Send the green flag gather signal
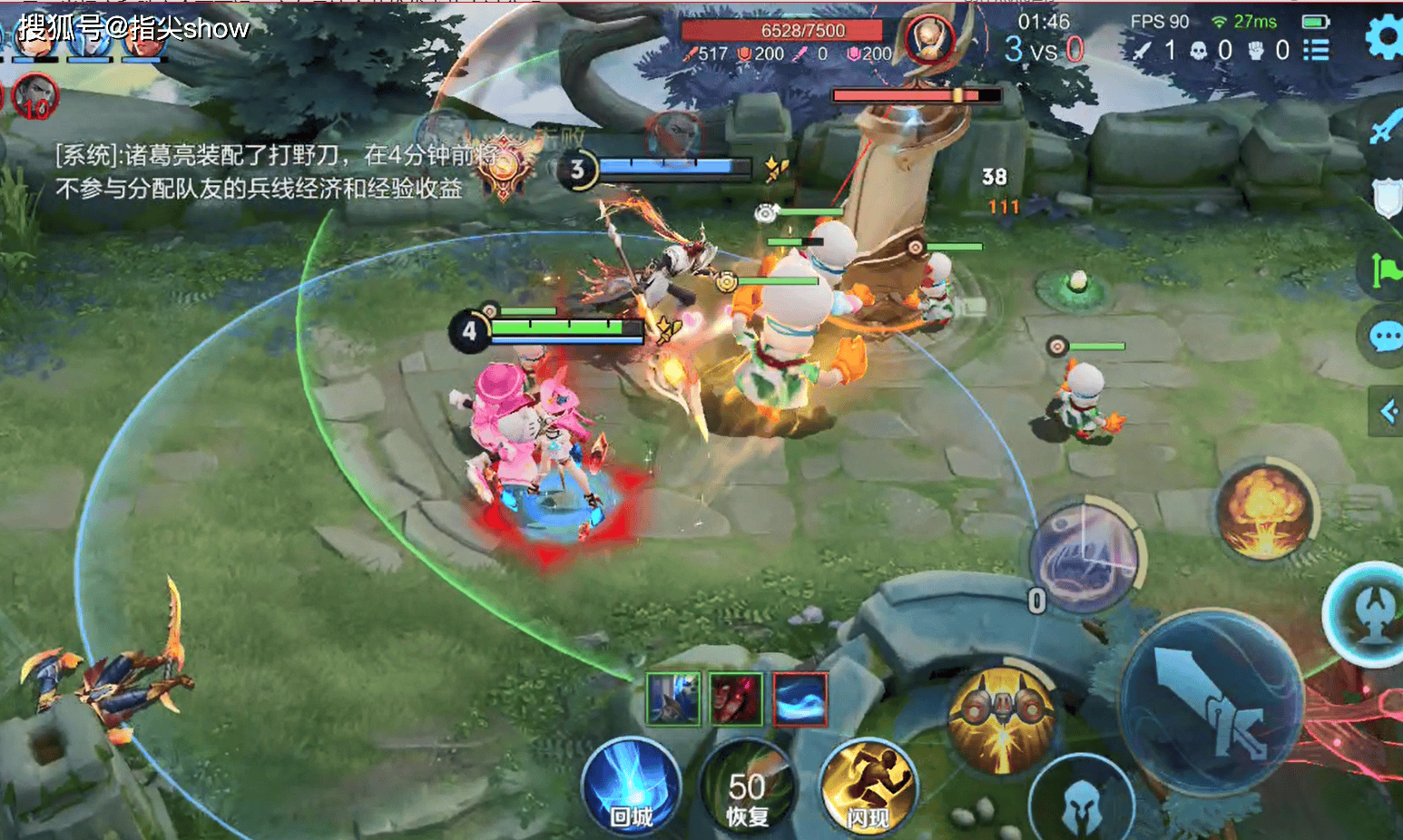The height and width of the screenshot is (840, 1403). pos(1386,269)
